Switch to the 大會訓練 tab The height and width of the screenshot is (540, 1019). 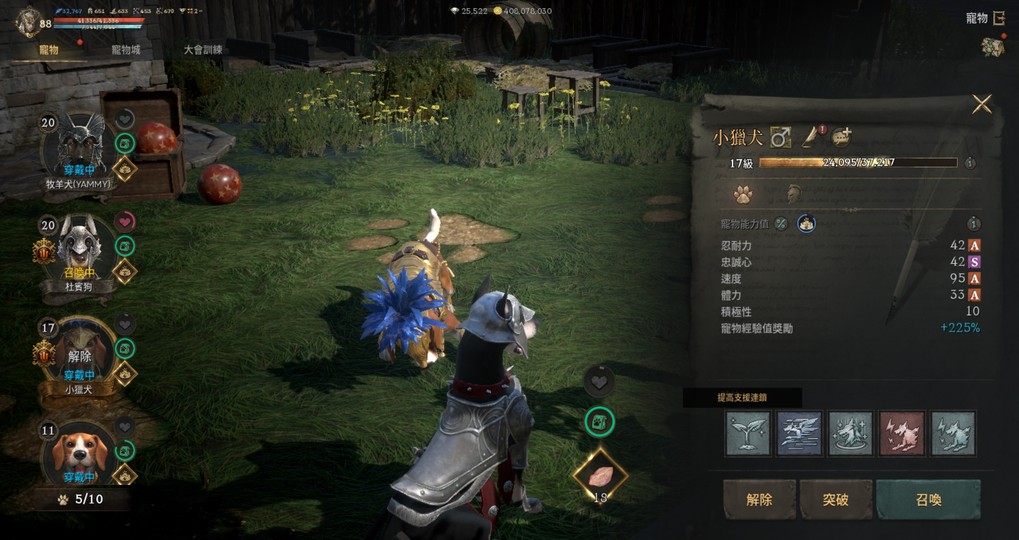coord(203,49)
